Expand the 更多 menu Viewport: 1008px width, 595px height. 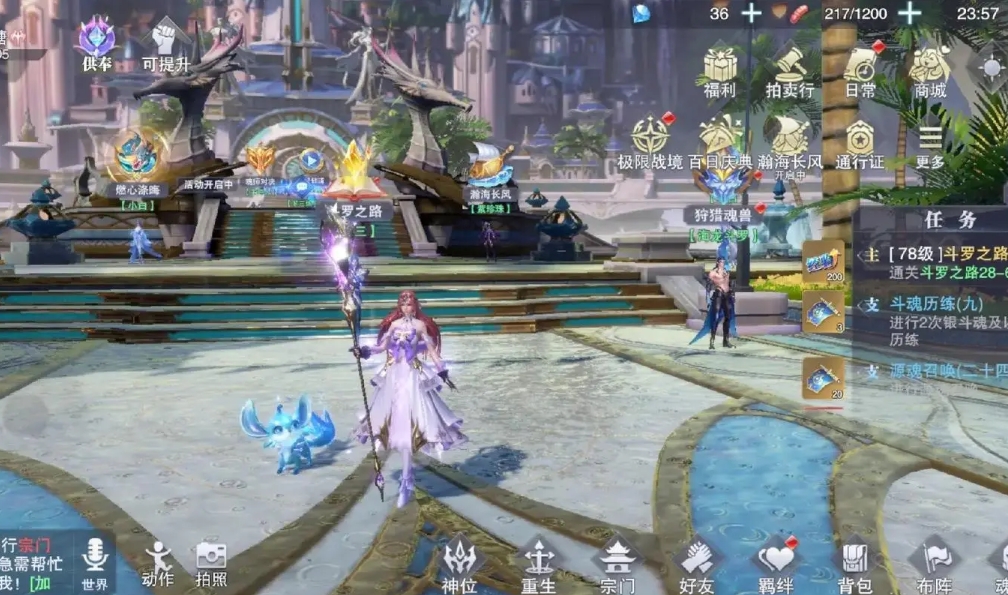[x=930, y=140]
